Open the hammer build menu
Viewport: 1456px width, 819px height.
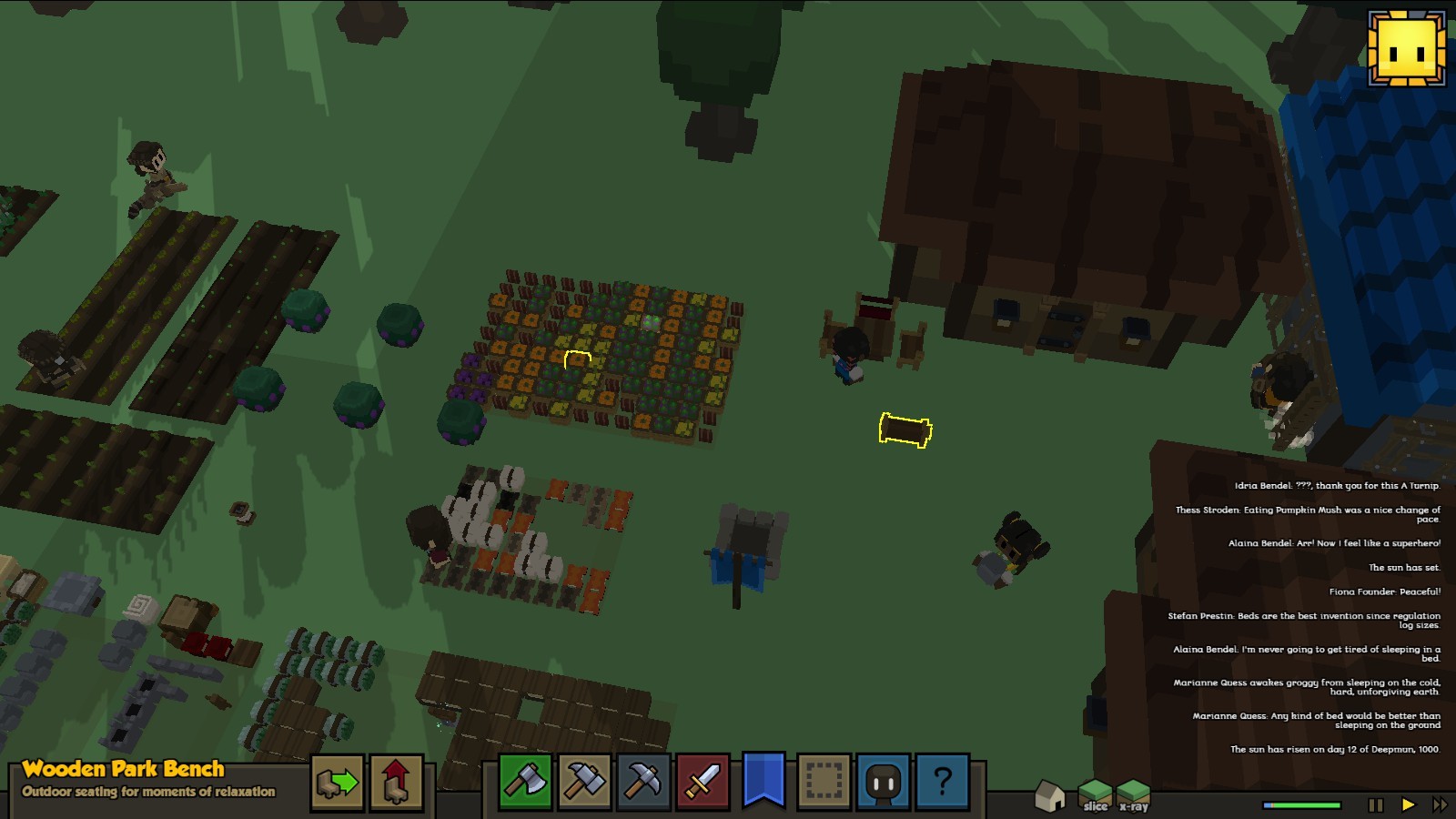click(x=584, y=781)
